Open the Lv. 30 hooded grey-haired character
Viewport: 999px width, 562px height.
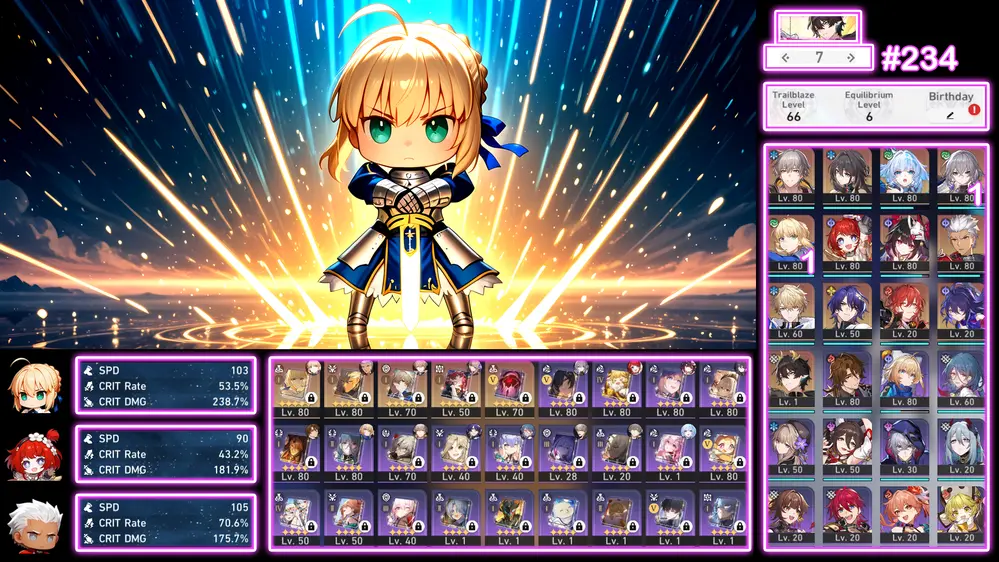(x=904, y=445)
